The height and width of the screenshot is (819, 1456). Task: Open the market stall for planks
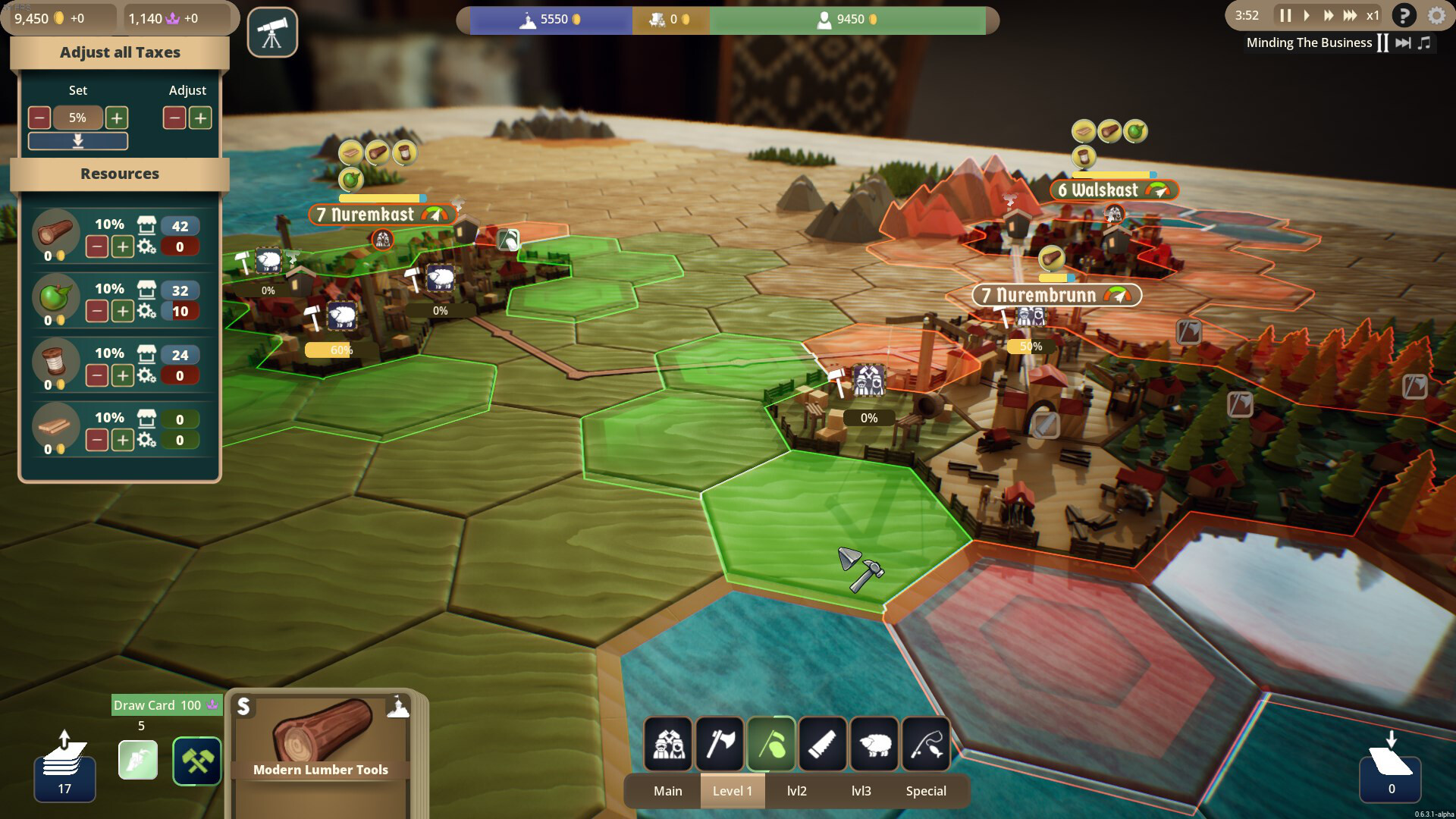point(146,418)
